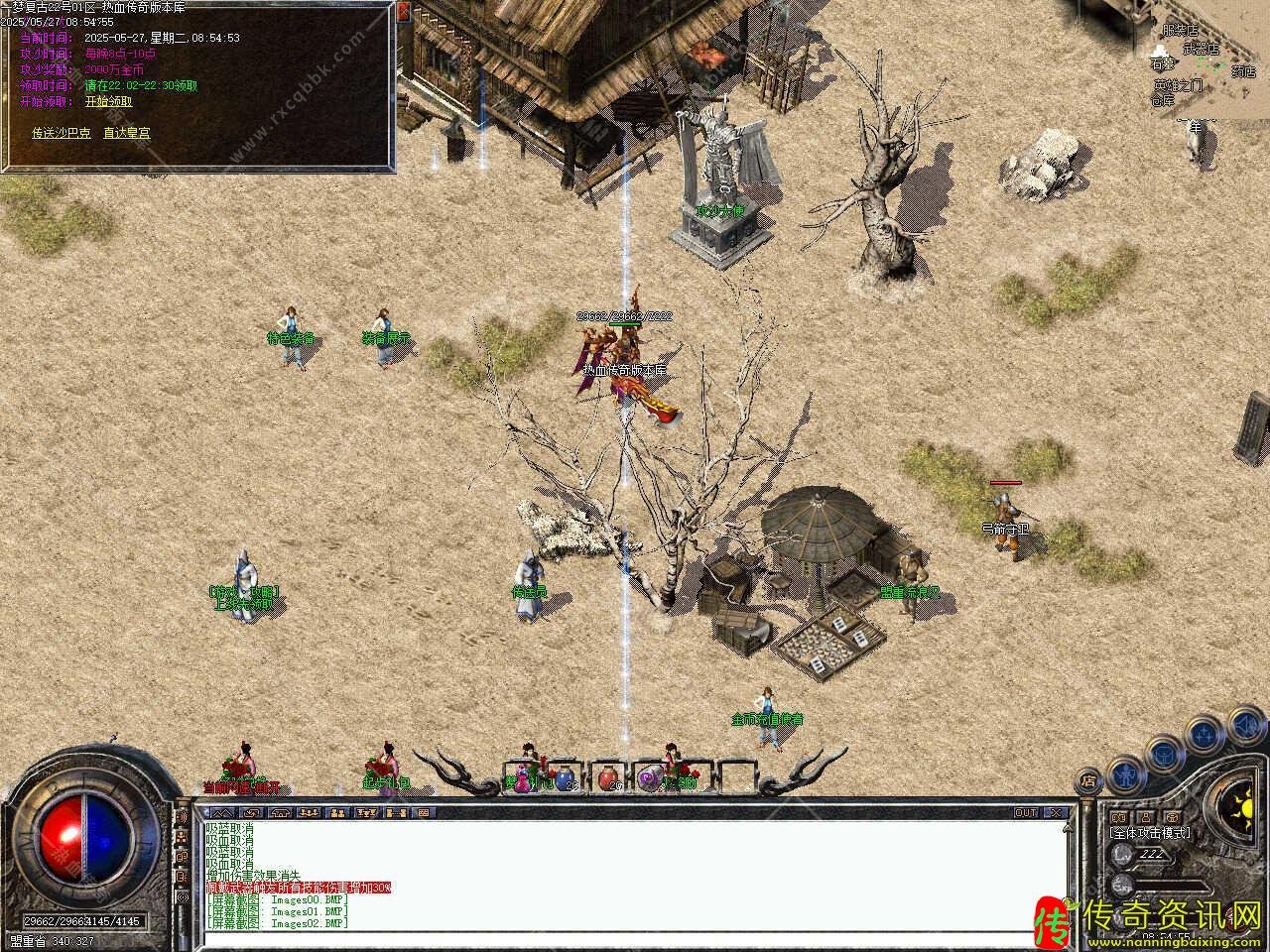Close the chat panel with the X button

pyautogui.click(x=1057, y=812)
